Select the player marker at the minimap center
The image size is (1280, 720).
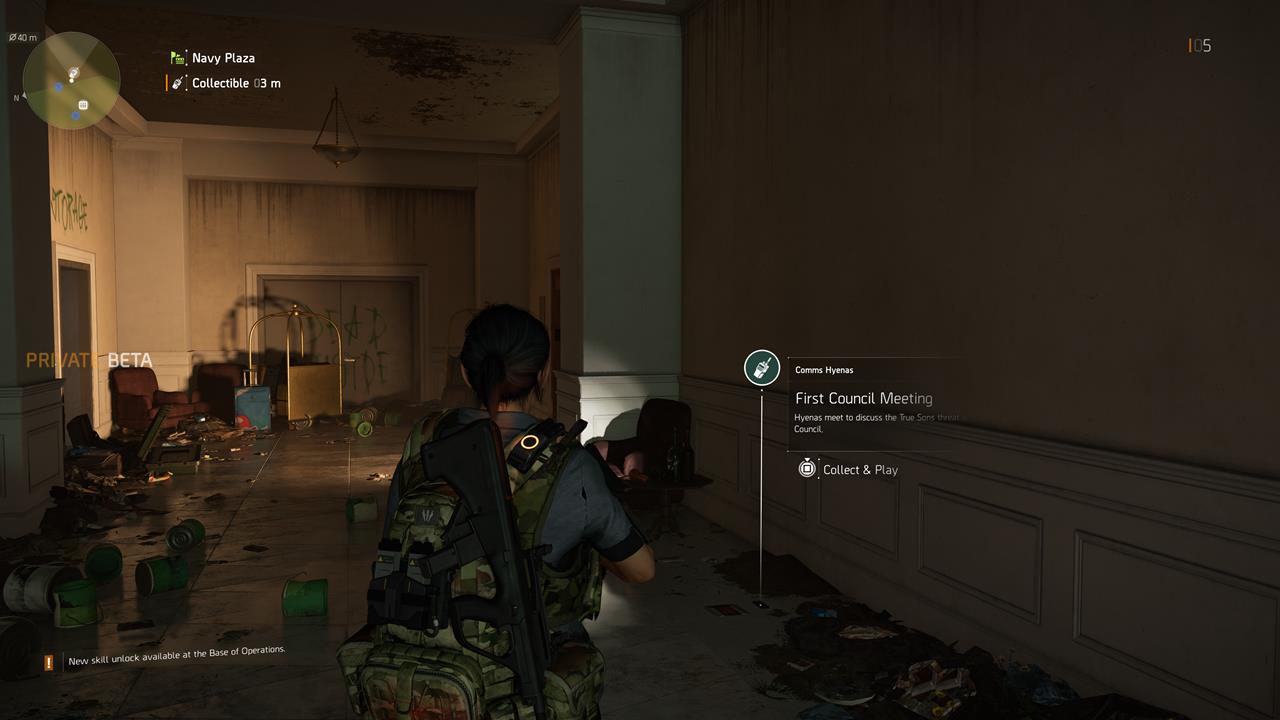click(x=71, y=80)
